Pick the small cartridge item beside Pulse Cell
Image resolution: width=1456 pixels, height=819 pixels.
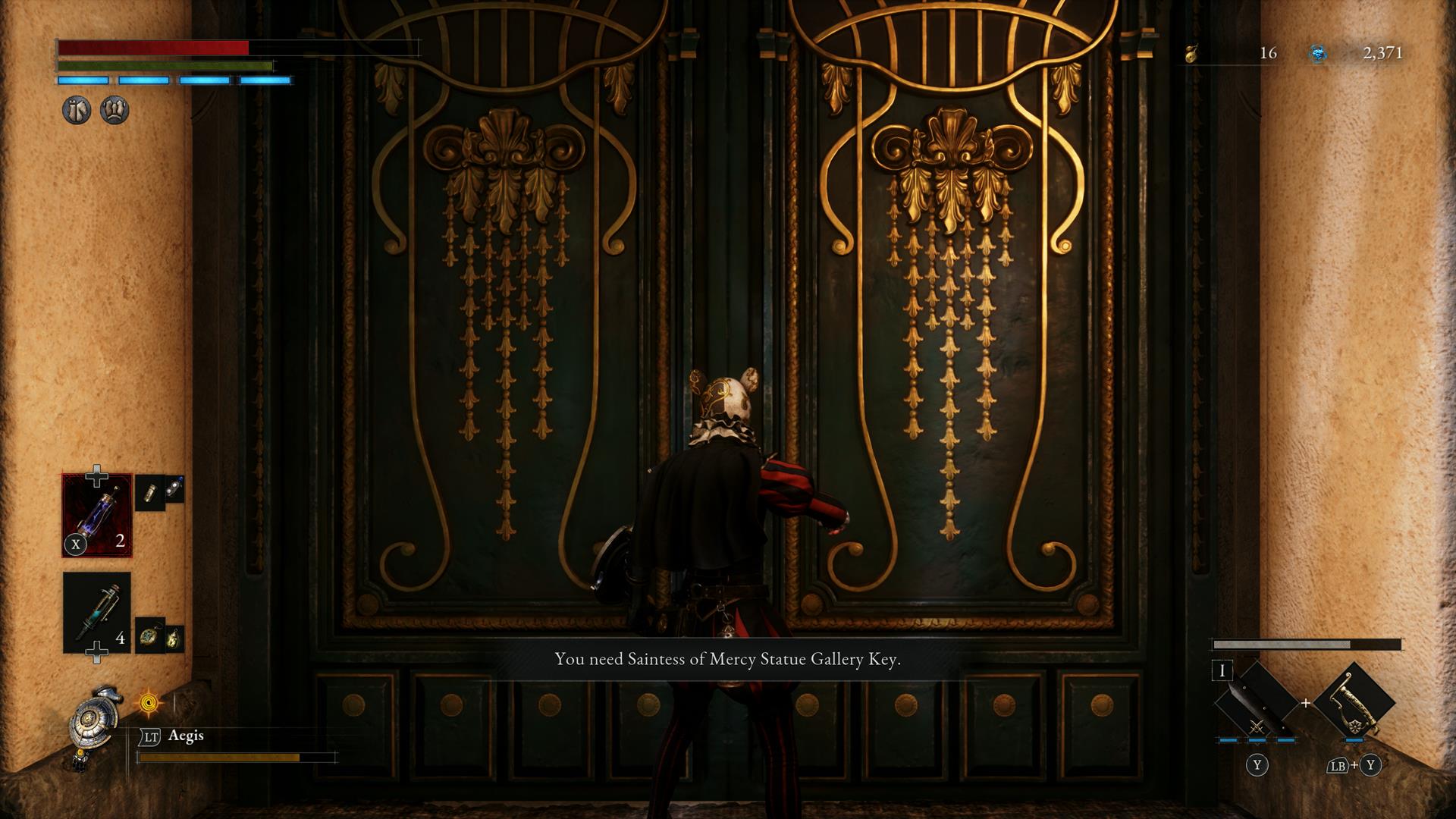point(149,493)
